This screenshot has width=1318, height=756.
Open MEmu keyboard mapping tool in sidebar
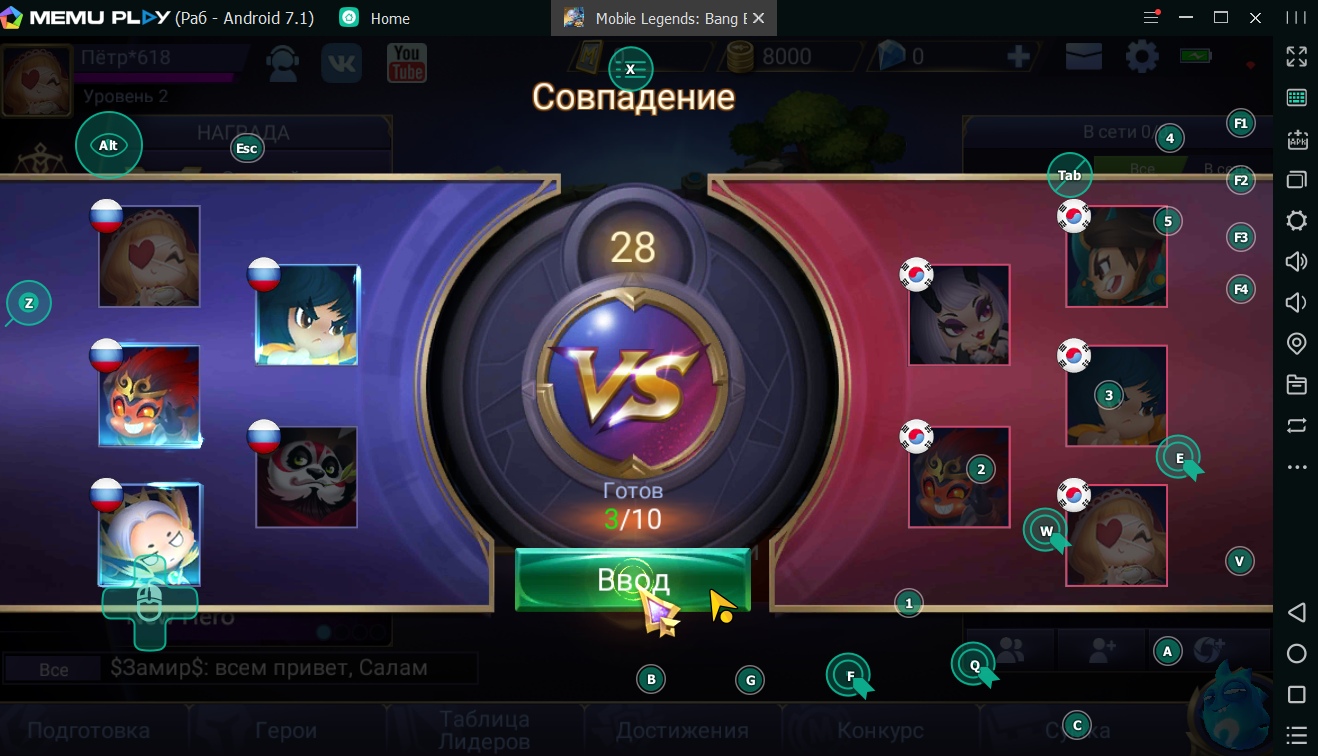click(x=1296, y=97)
